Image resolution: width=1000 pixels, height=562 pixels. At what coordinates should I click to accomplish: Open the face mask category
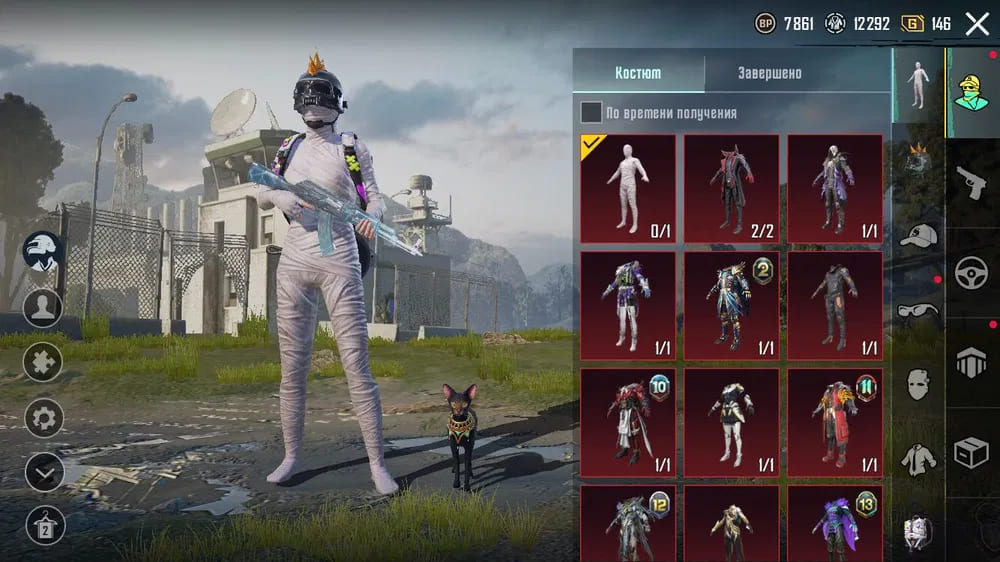click(x=918, y=384)
